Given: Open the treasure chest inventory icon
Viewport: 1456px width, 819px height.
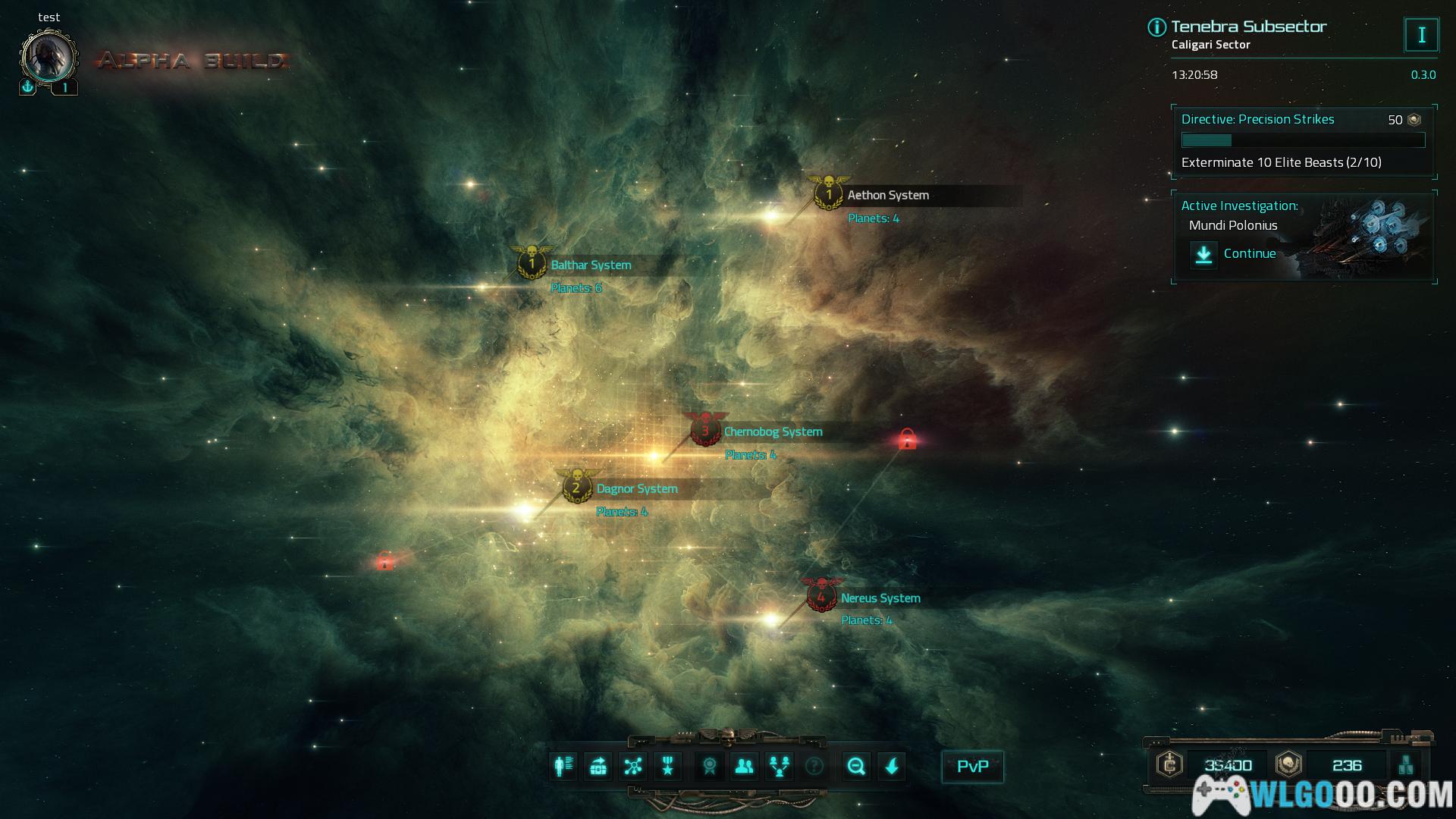Looking at the screenshot, I should tap(598, 767).
